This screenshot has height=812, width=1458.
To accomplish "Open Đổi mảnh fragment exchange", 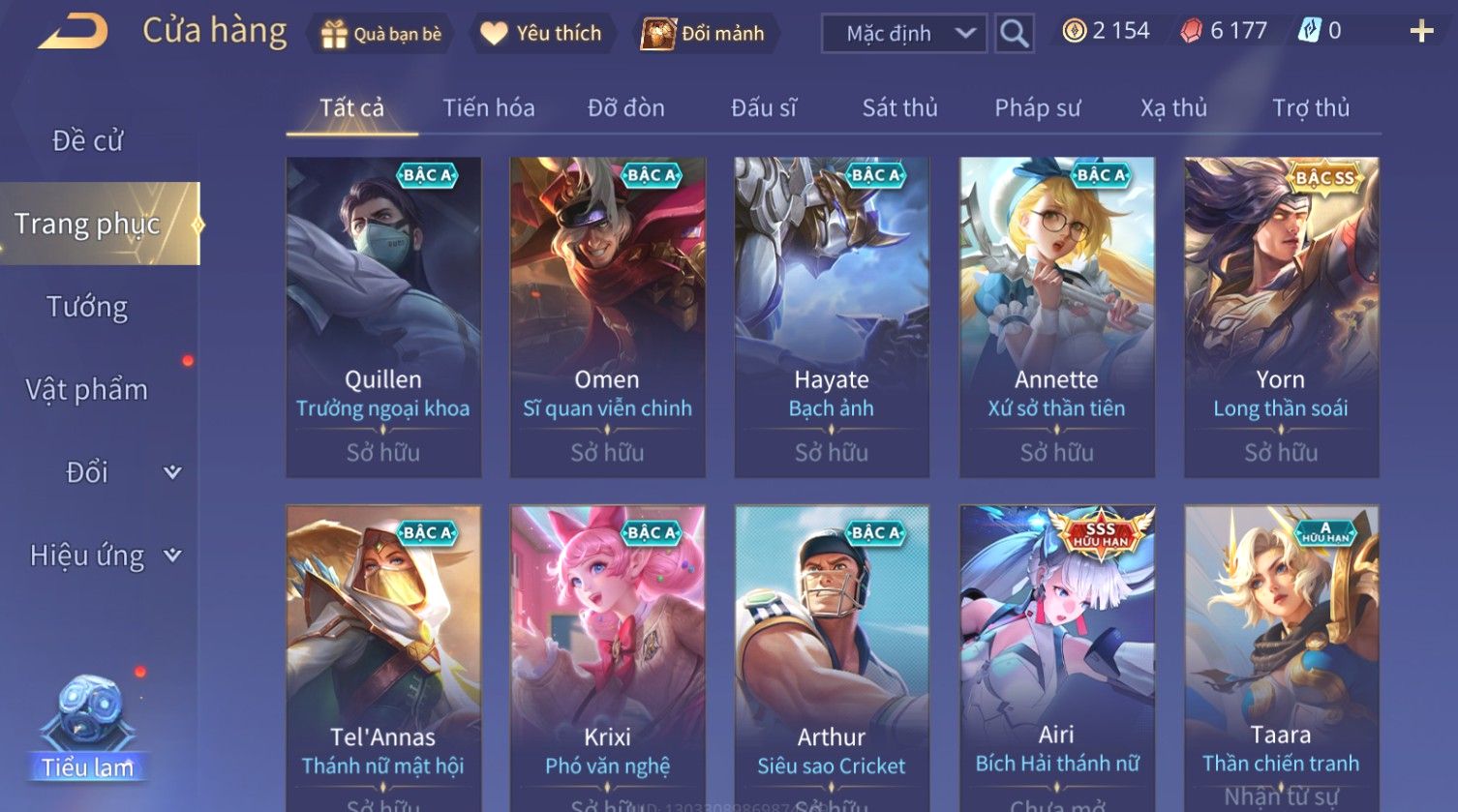I will [x=706, y=34].
